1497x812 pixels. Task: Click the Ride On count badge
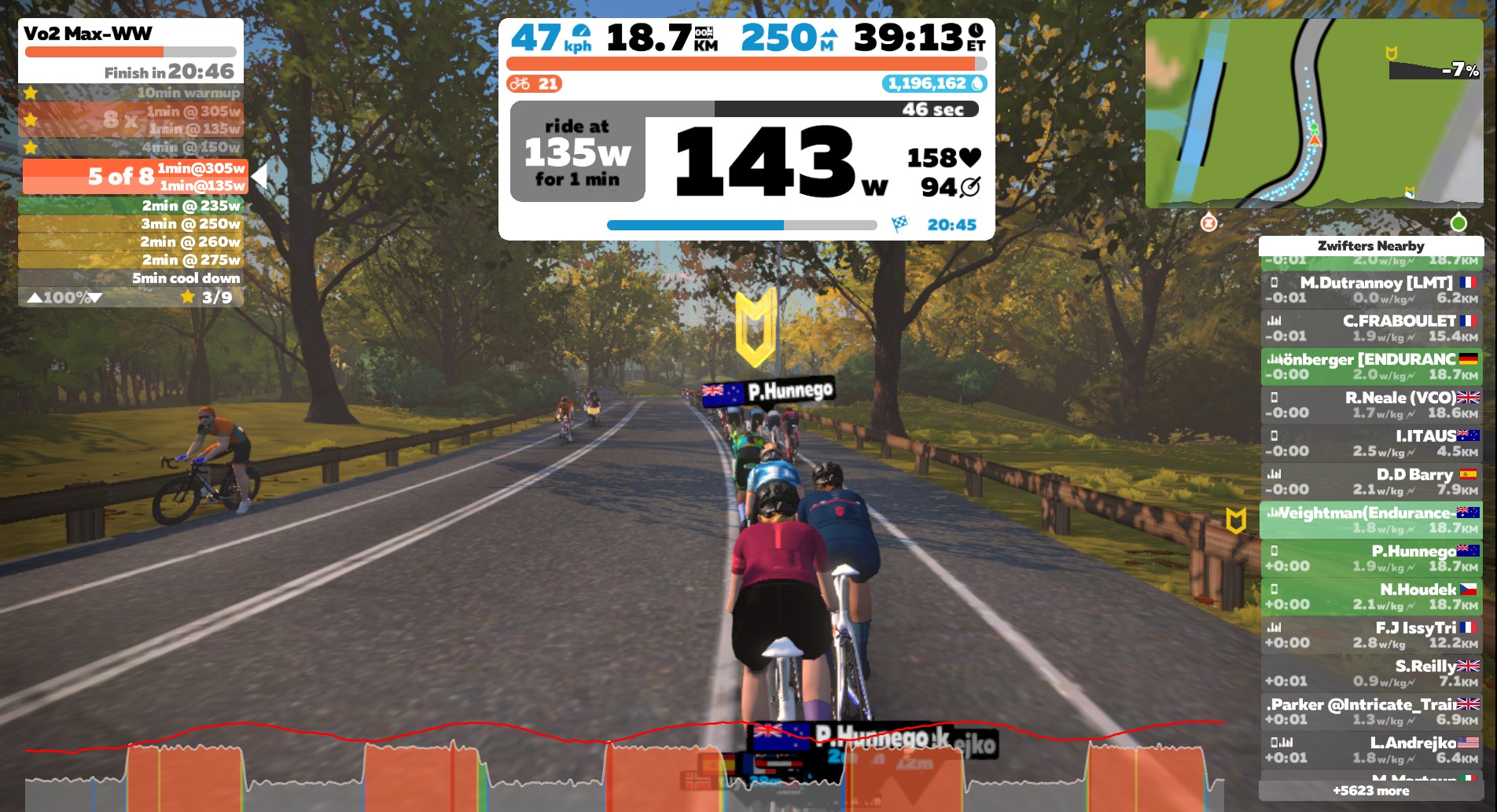pos(534,84)
